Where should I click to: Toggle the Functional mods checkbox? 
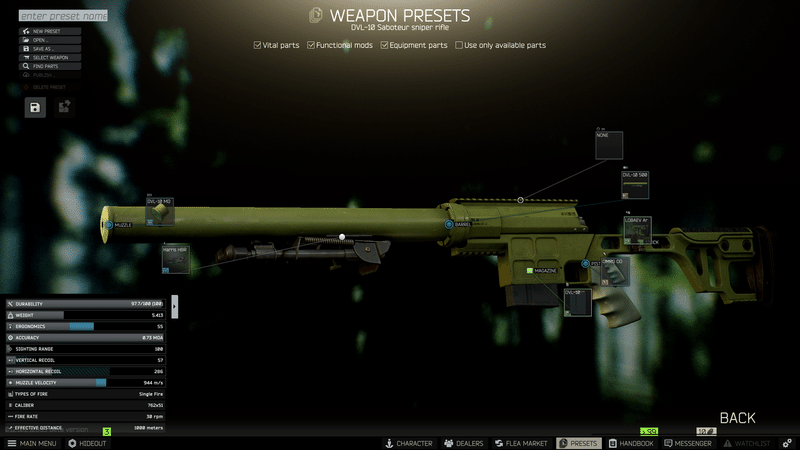coord(311,45)
